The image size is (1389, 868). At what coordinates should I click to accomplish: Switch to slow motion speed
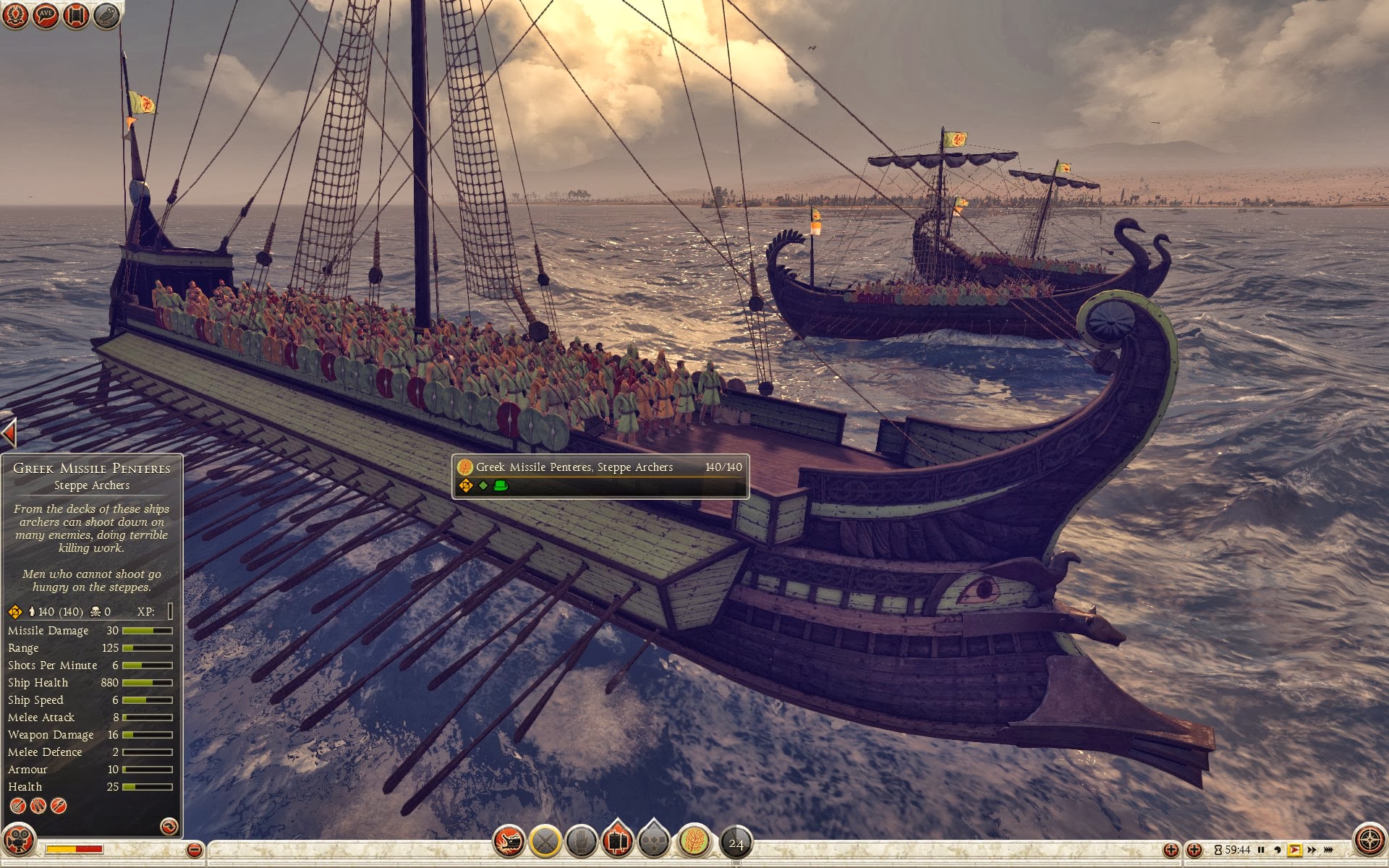click(x=1278, y=850)
